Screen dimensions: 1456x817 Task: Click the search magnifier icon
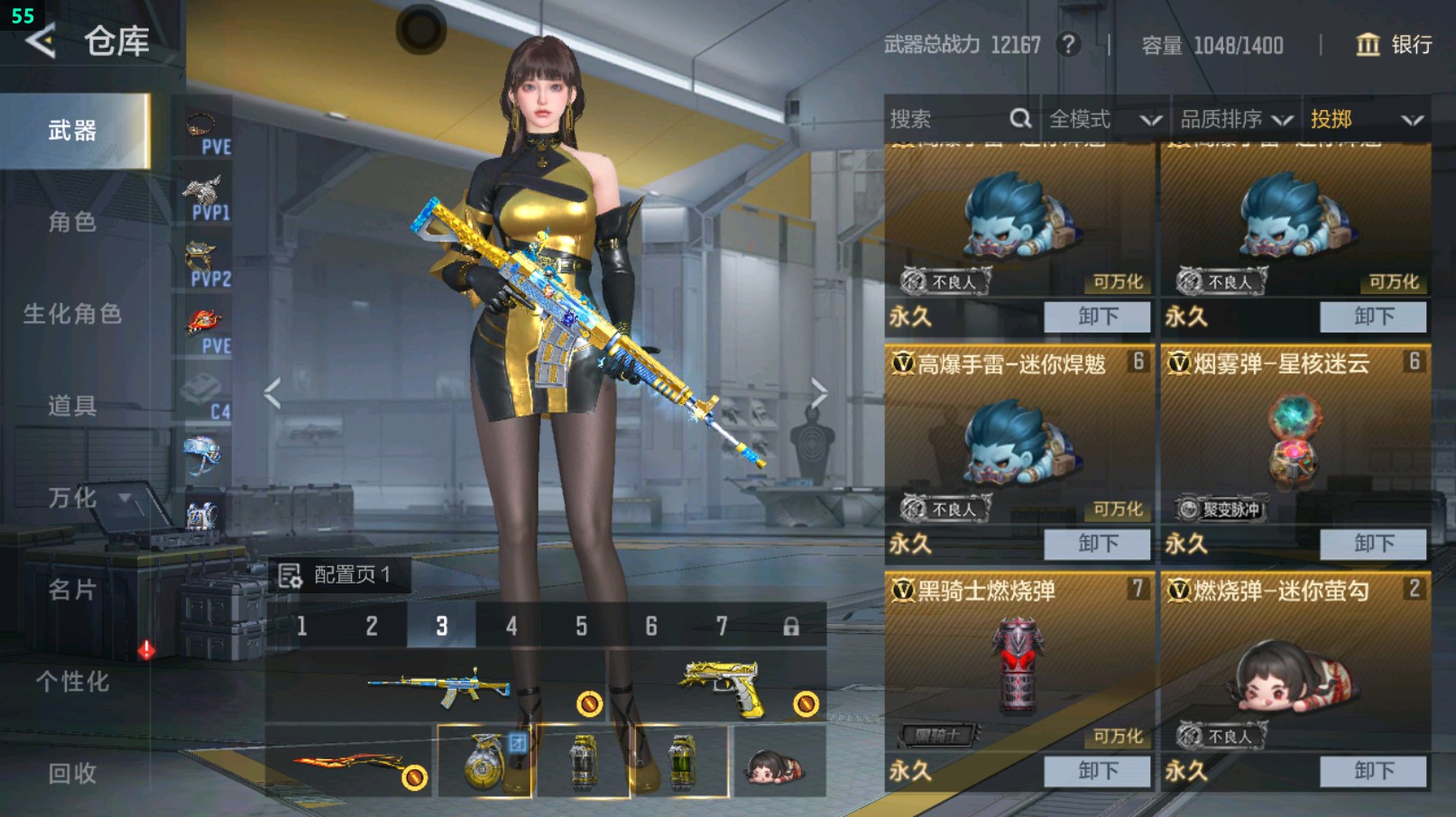1020,118
